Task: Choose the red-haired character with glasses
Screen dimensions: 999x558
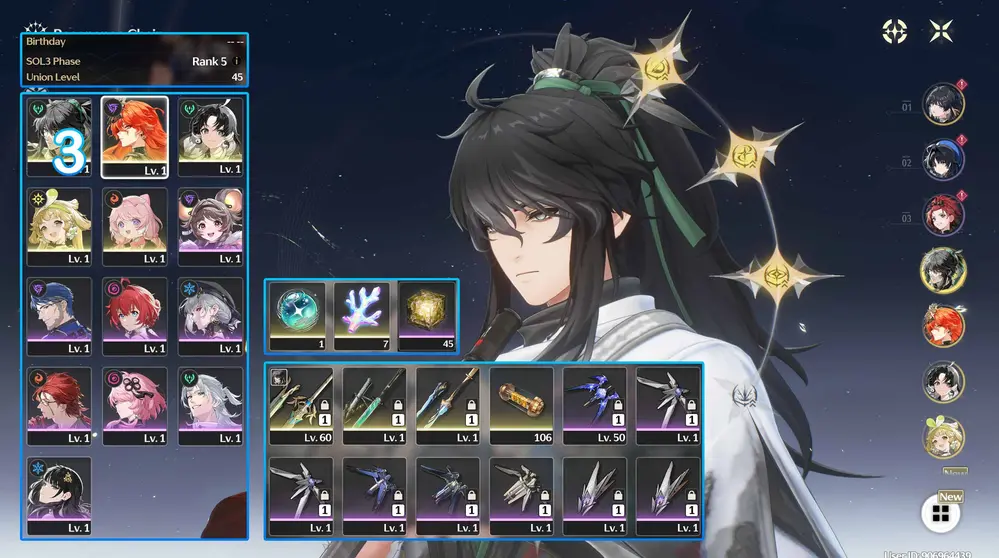Action: point(59,406)
